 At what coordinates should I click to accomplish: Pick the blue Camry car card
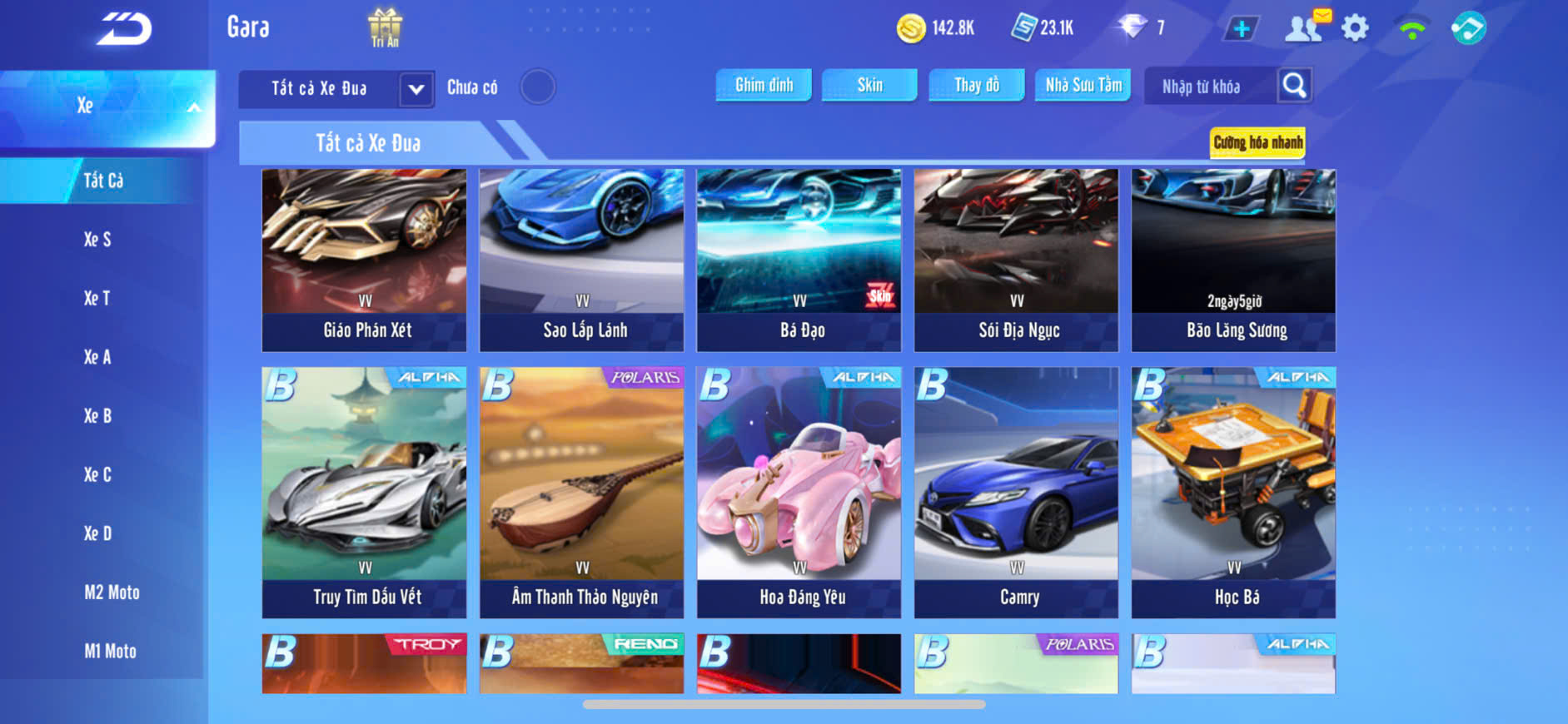1016,492
